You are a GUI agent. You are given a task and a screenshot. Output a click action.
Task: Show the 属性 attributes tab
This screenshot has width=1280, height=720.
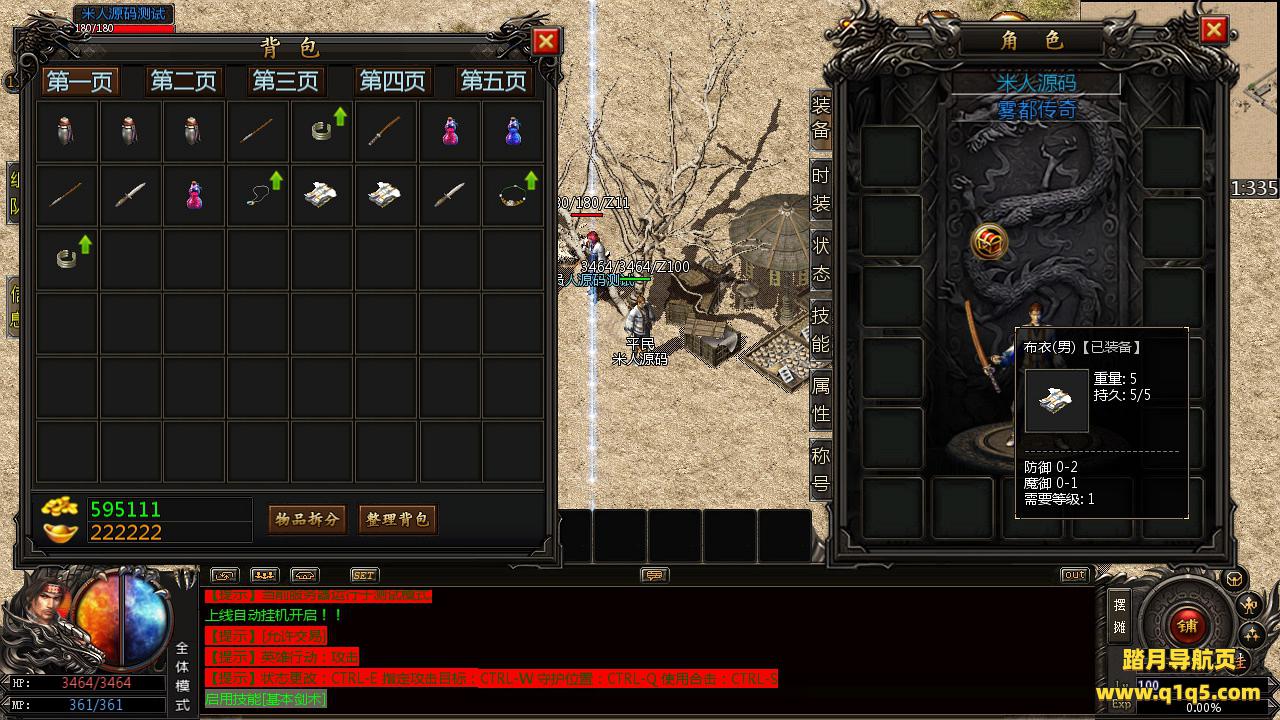click(821, 399)
